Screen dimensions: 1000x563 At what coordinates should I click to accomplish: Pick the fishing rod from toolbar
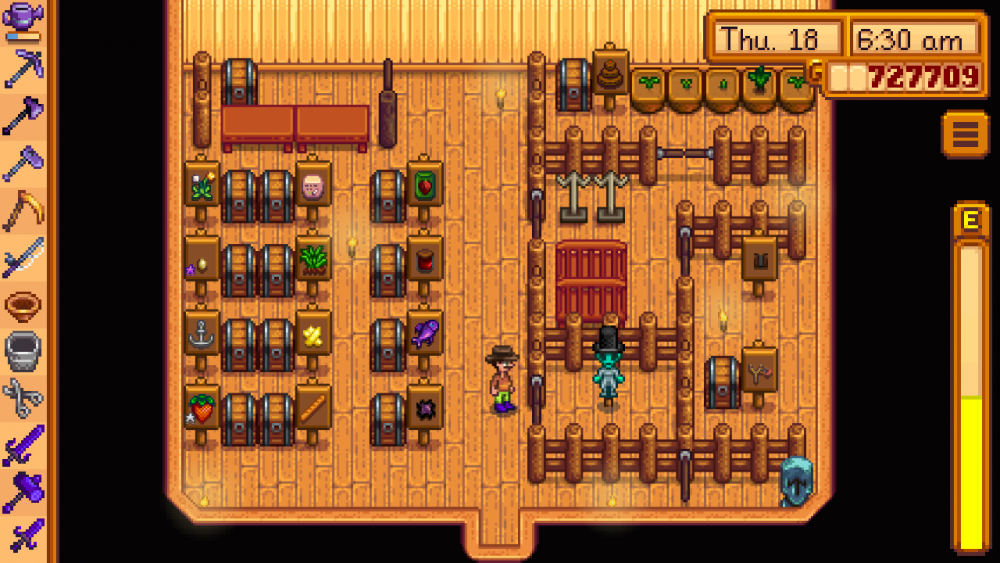click(23, 258)
